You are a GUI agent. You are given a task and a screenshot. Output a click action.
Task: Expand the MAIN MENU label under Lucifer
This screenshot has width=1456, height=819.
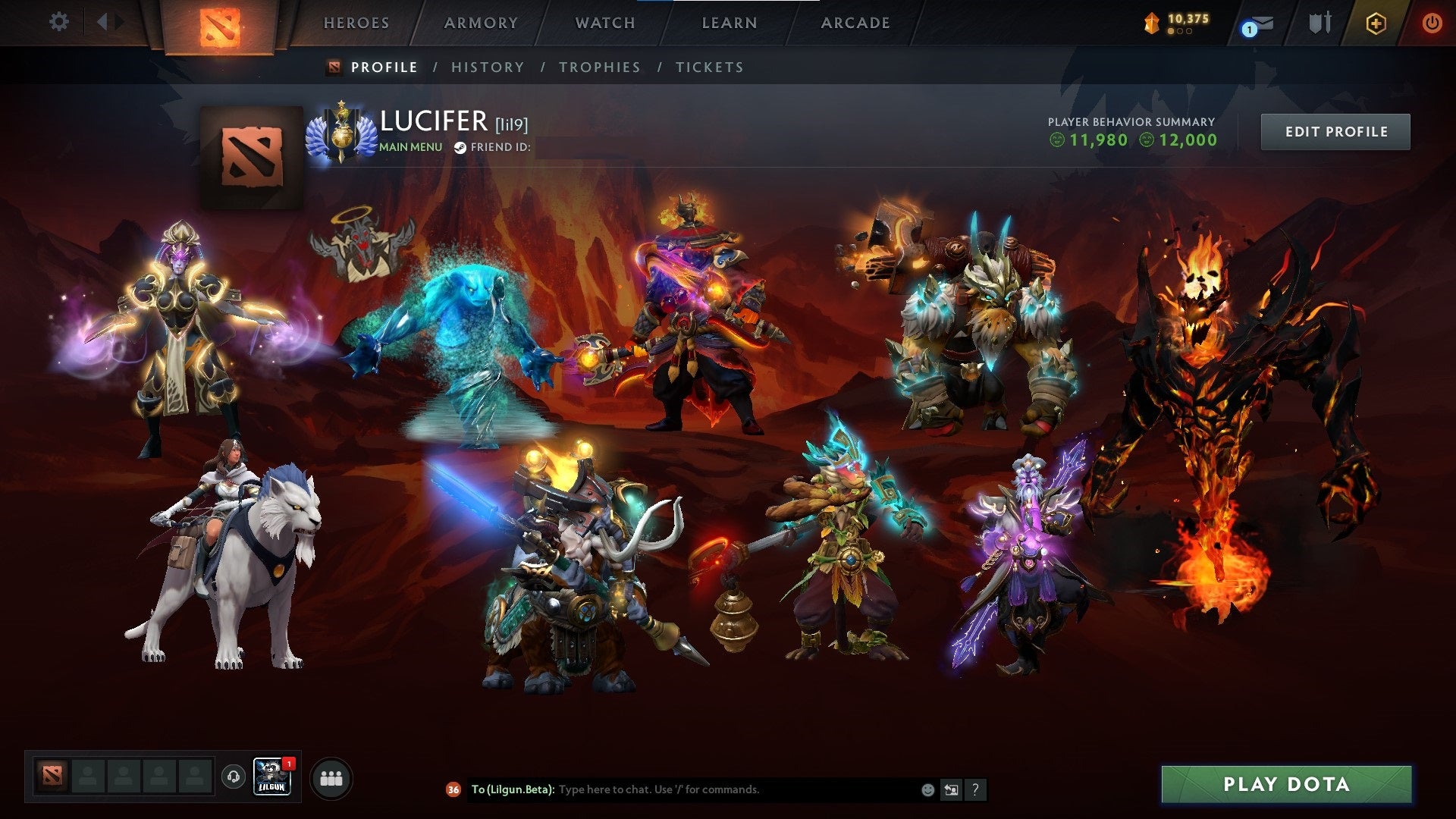pos(410,147)
